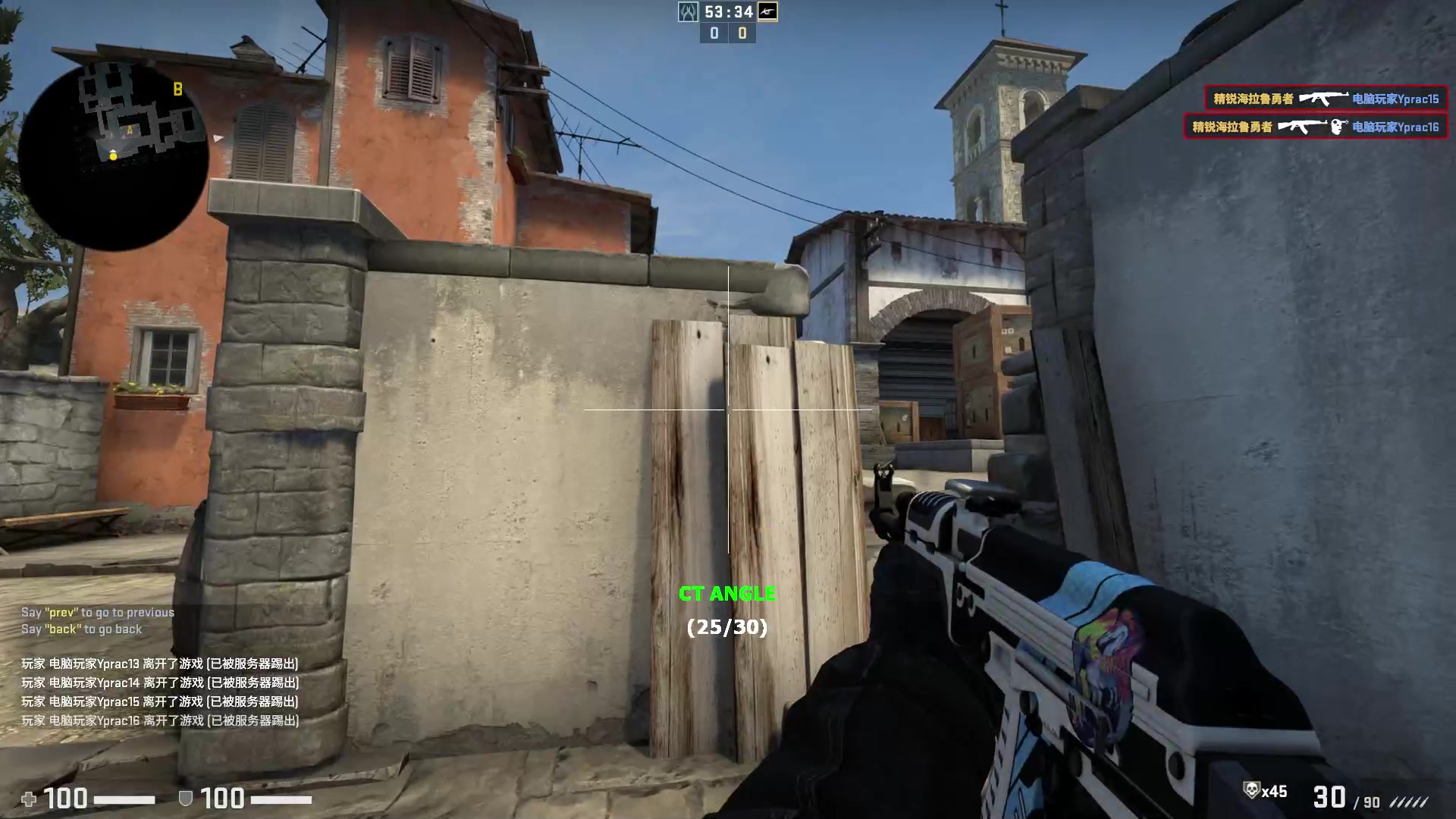
Task: Click the (25/30) progress counter
Action: (x=726, y=628)
